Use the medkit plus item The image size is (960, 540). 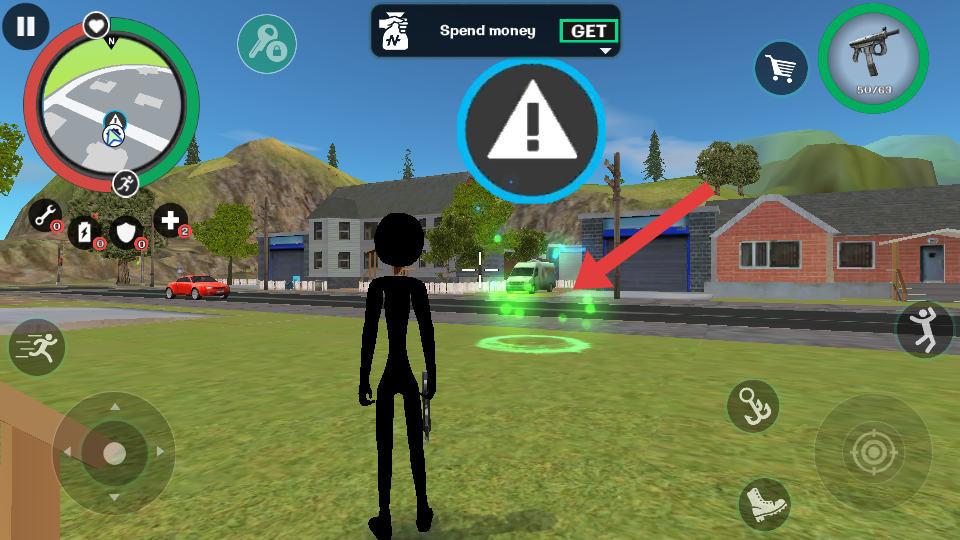[170, 220]
